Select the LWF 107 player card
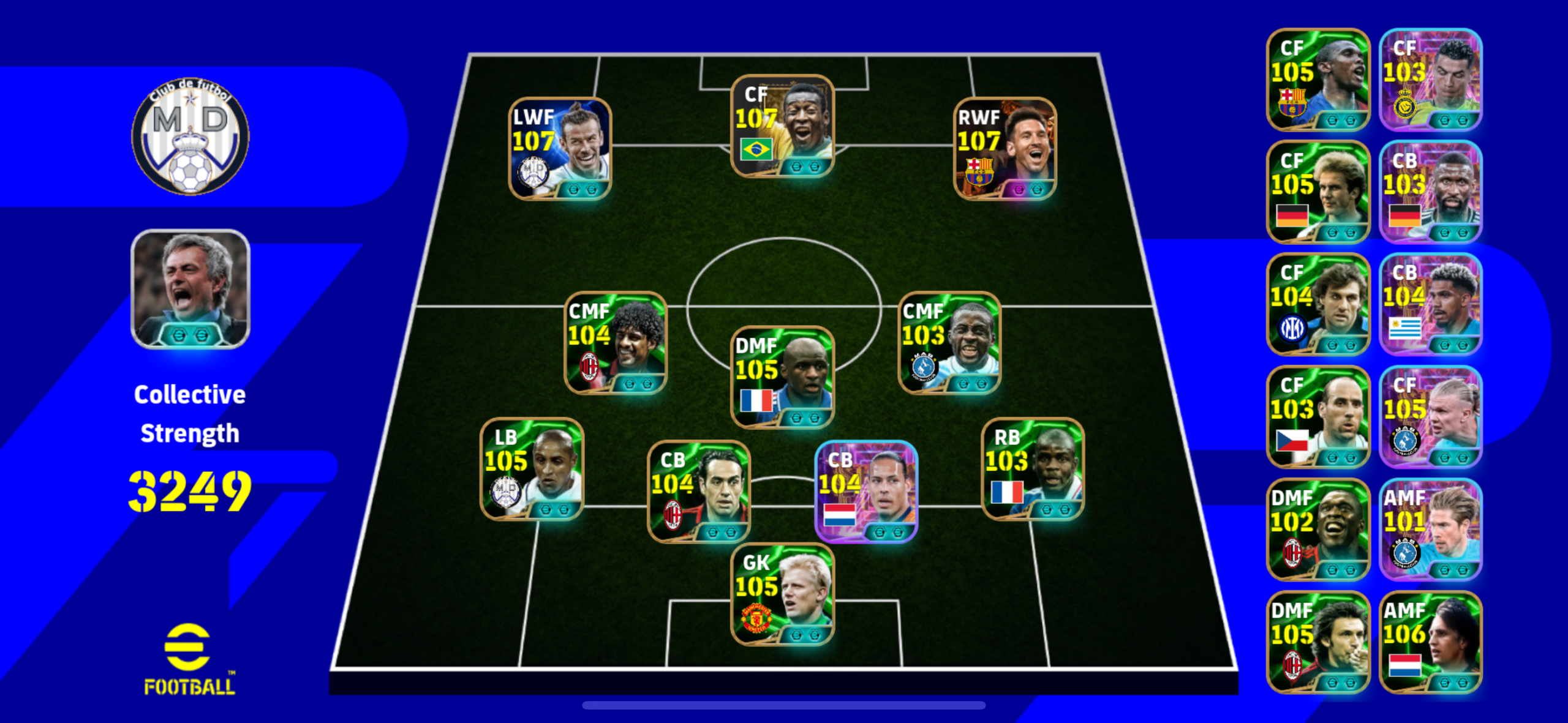The height and width of the screenshot is (723, 1568). pos(560,149)
